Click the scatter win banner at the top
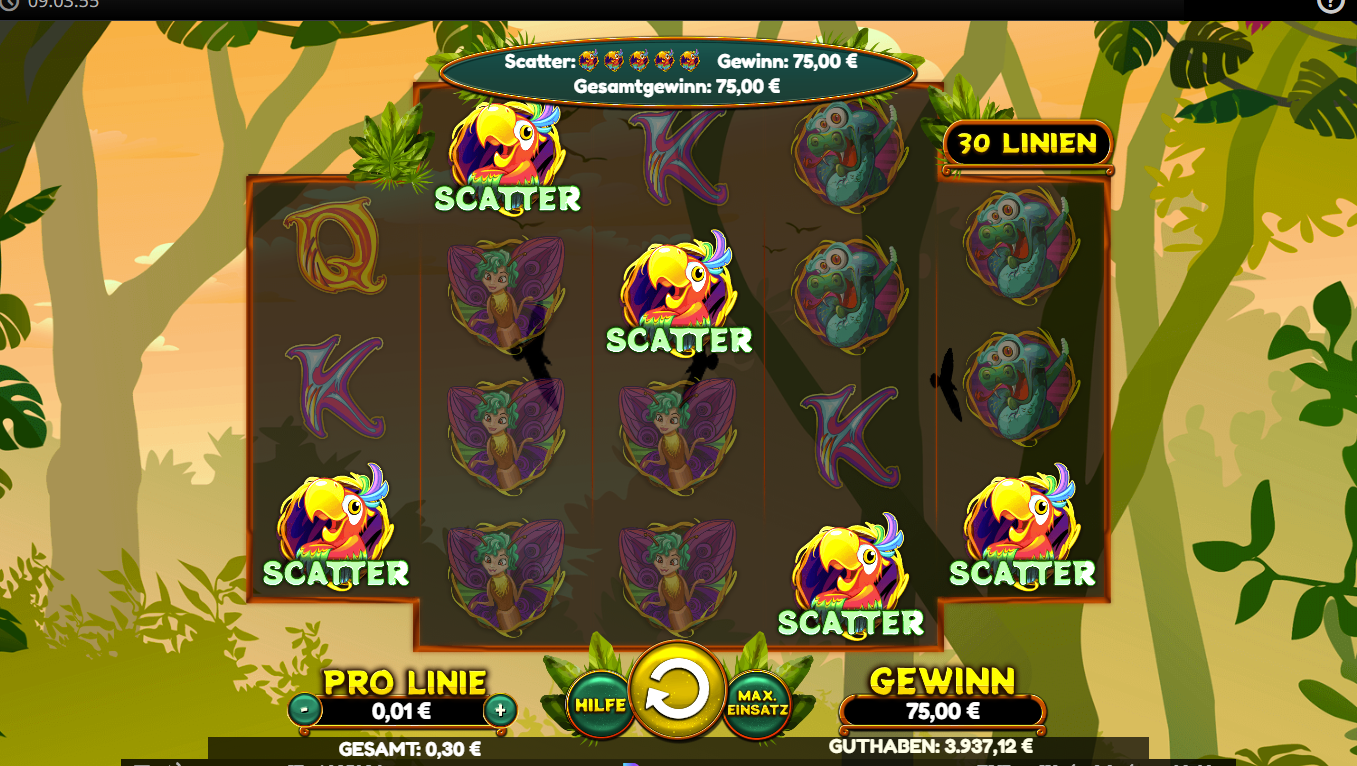Image resolution: width=1357 pixels, height=766 pixels. (x=679, y=70)
